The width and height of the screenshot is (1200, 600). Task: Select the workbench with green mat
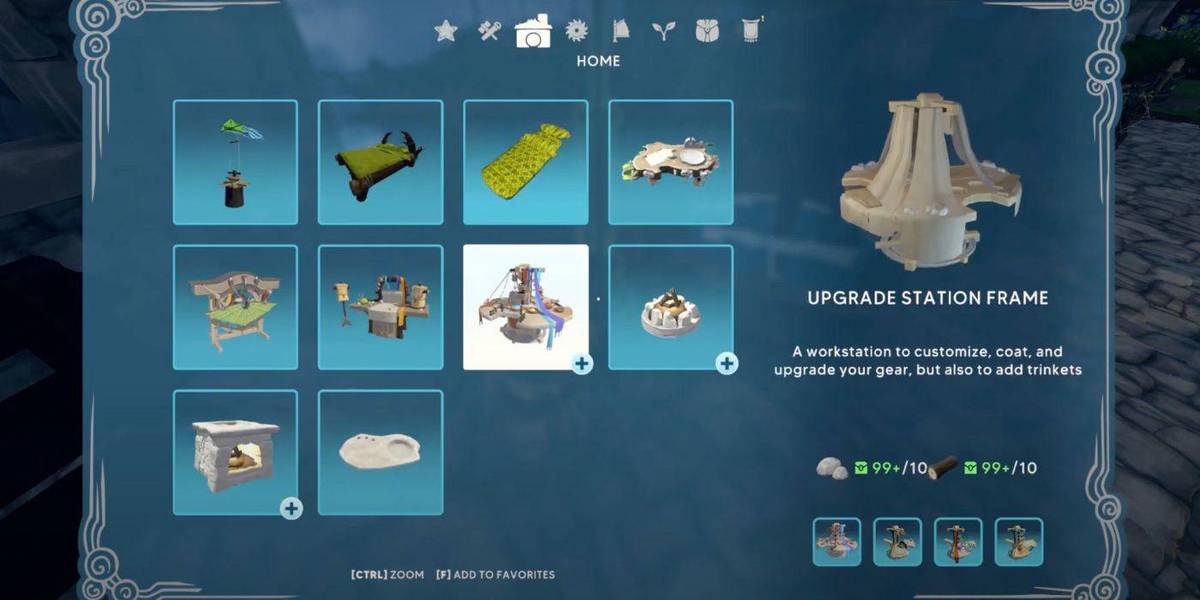(235, 307)
